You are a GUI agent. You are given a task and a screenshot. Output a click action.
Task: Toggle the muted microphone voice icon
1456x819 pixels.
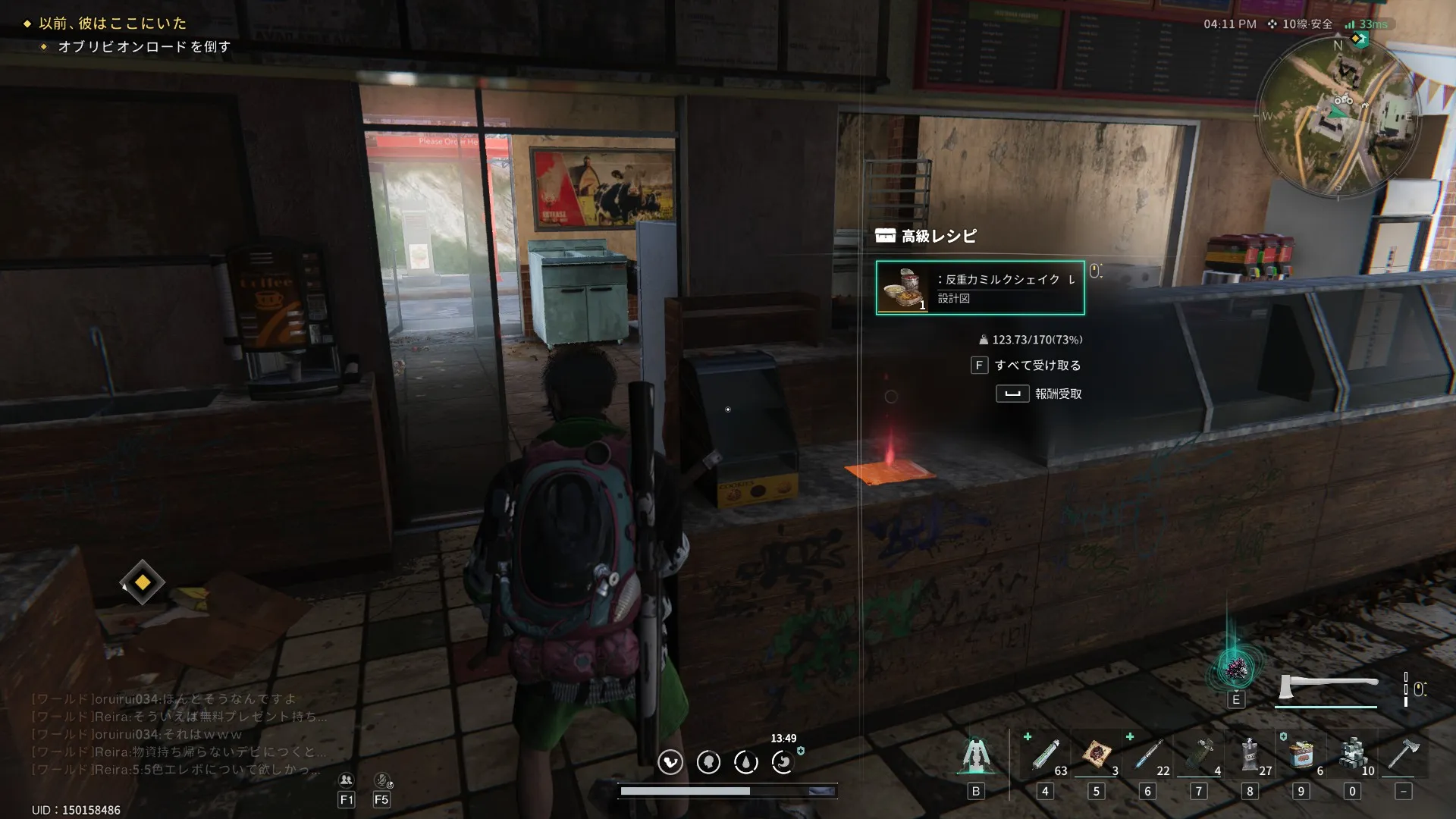(382, 780)
